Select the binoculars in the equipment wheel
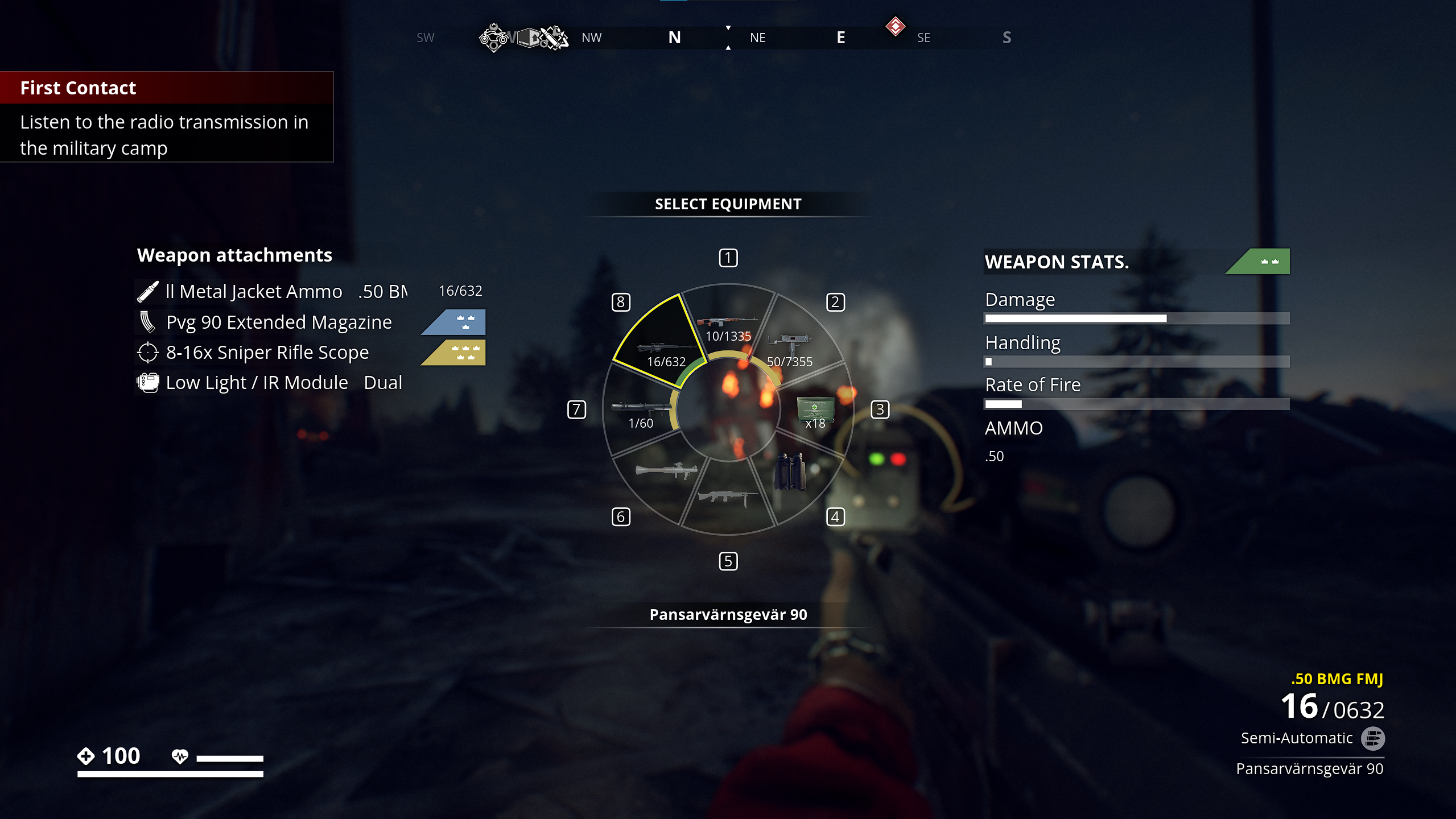 pos(790,471)
